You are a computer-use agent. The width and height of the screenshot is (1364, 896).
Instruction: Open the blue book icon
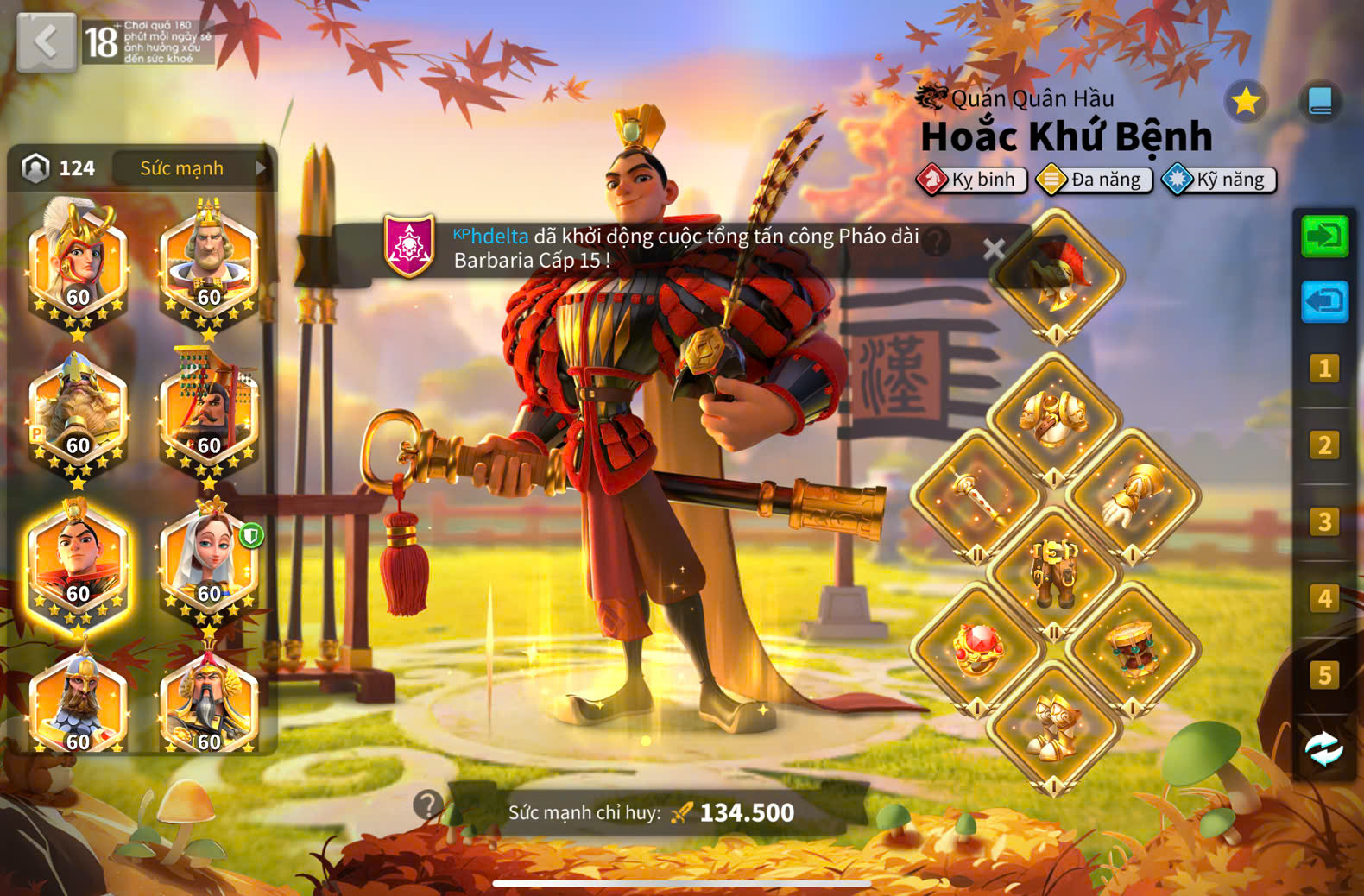(1320, 102)
